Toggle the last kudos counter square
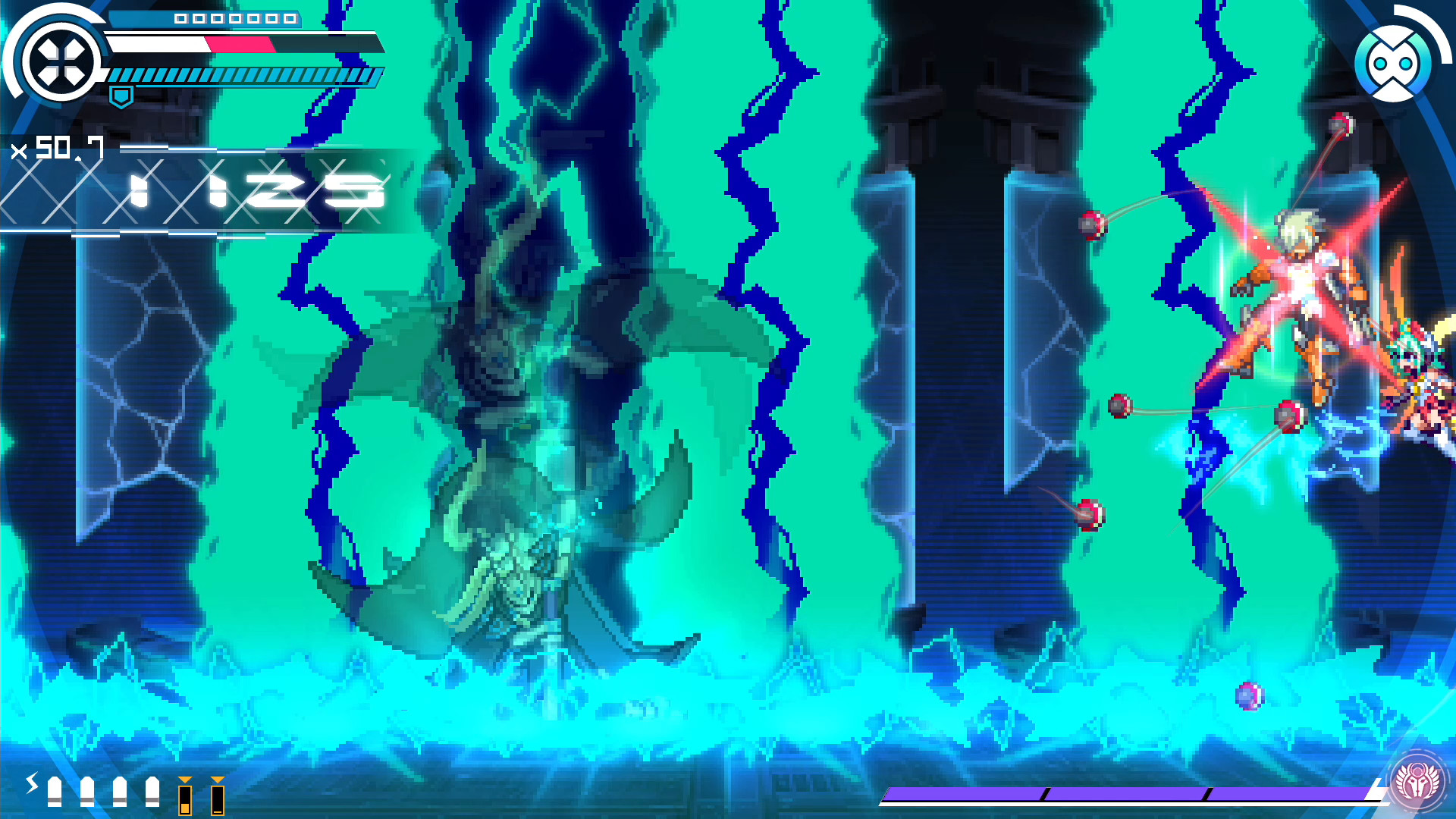Image resolution: width=1456 pixels, height=819 pixels. click(288, 19)
